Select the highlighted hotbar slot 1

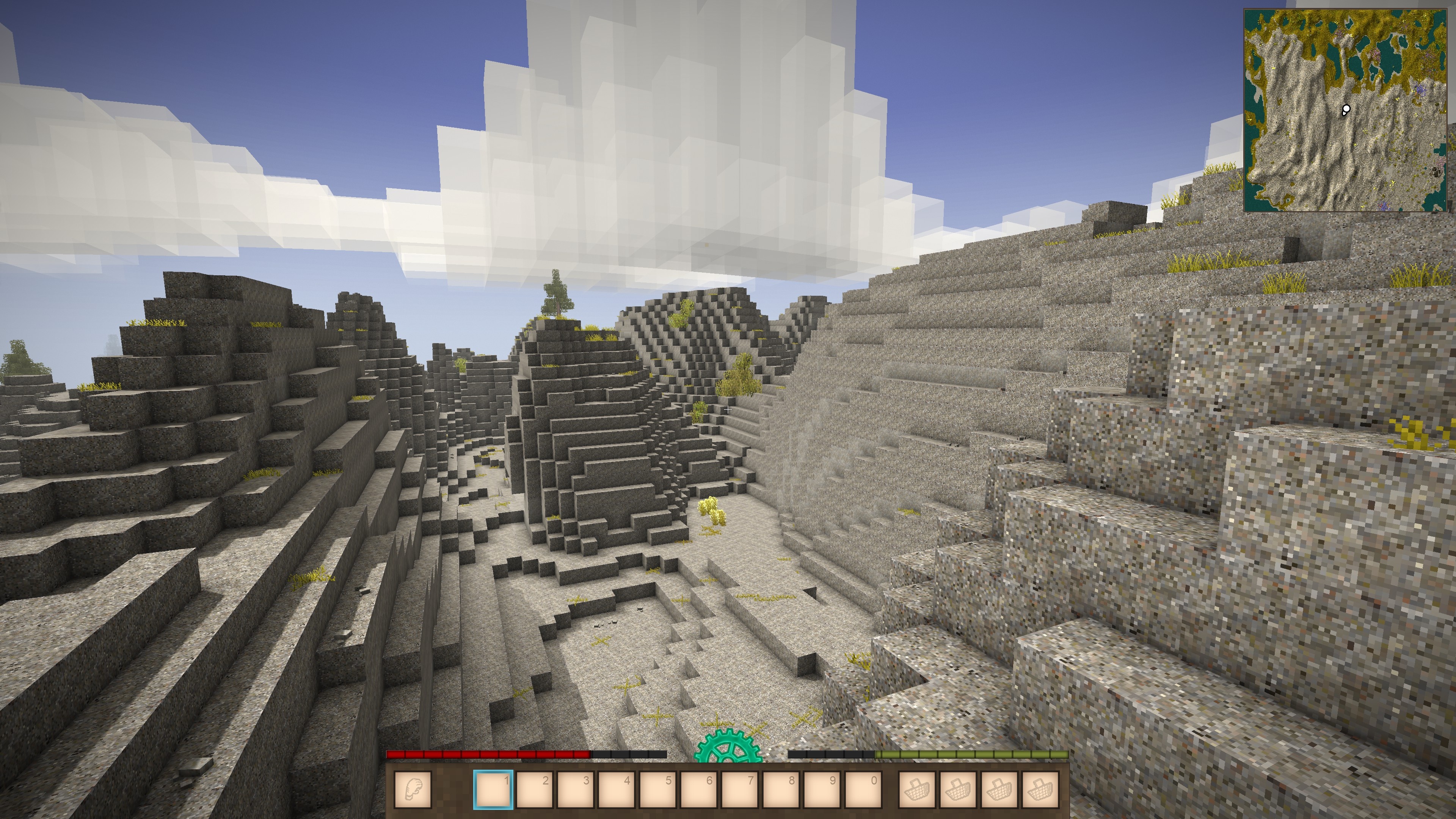click(493, 789)
